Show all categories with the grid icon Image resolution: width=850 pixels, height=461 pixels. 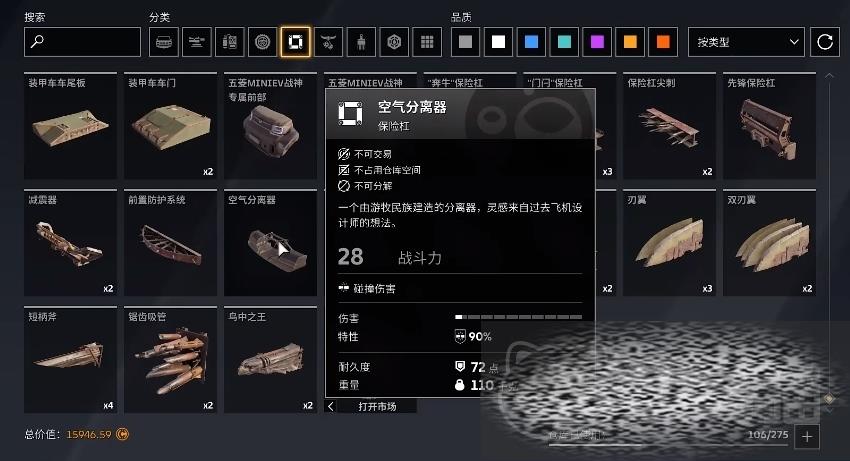(x=427, y=42)
